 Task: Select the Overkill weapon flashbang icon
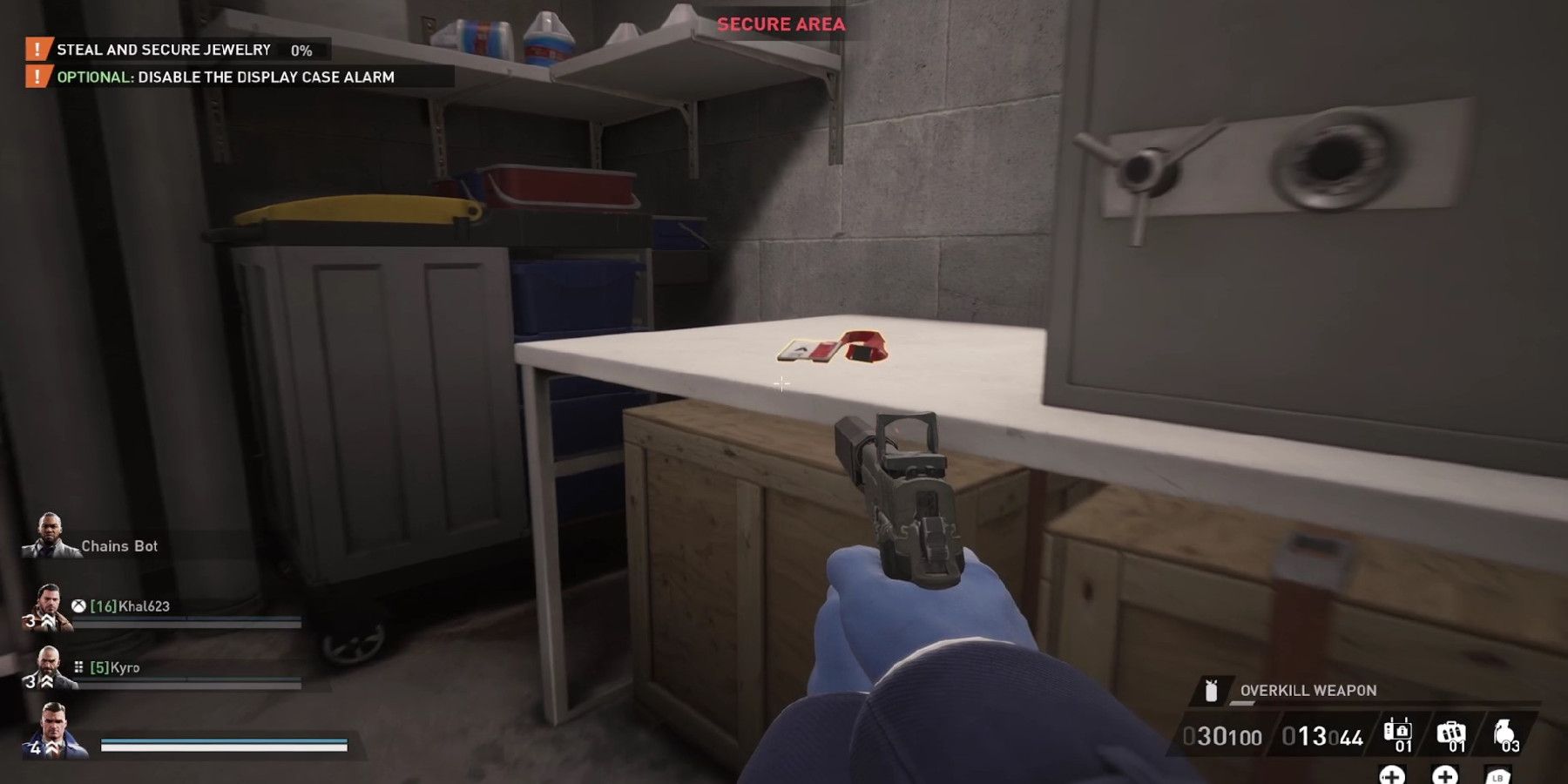(1211, 691)
